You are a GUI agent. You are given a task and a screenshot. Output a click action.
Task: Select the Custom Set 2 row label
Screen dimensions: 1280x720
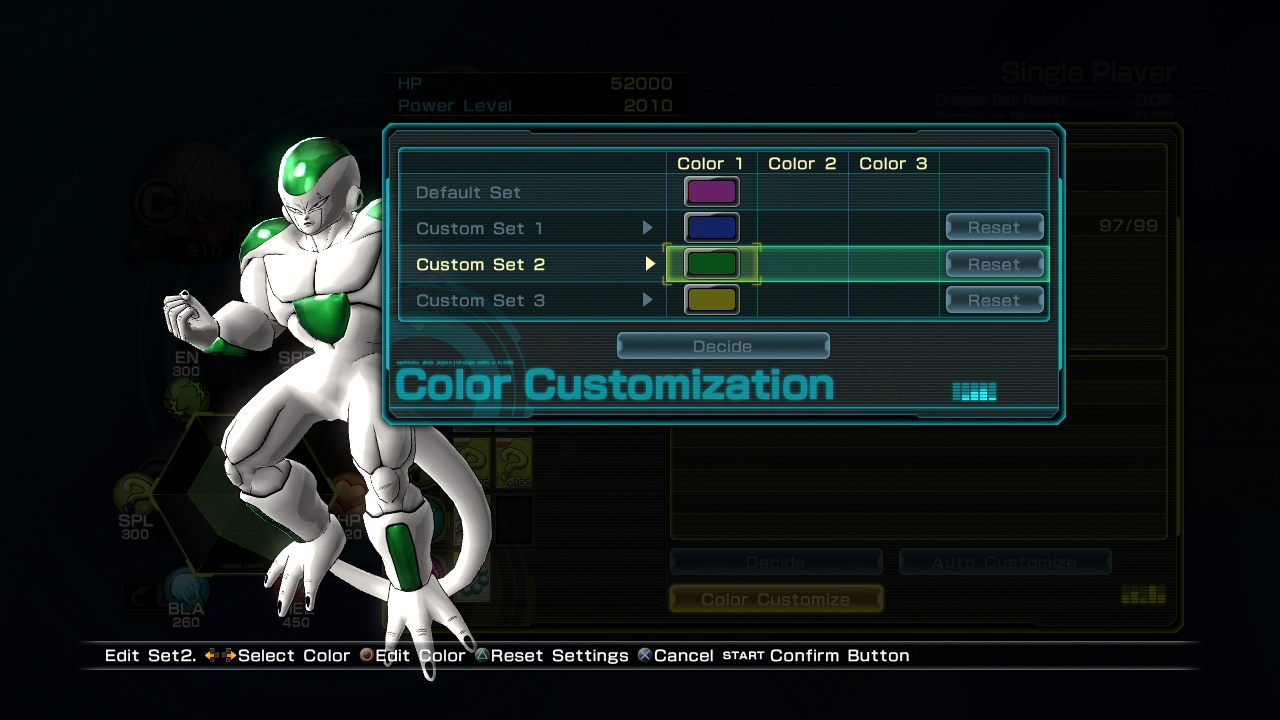480,264
